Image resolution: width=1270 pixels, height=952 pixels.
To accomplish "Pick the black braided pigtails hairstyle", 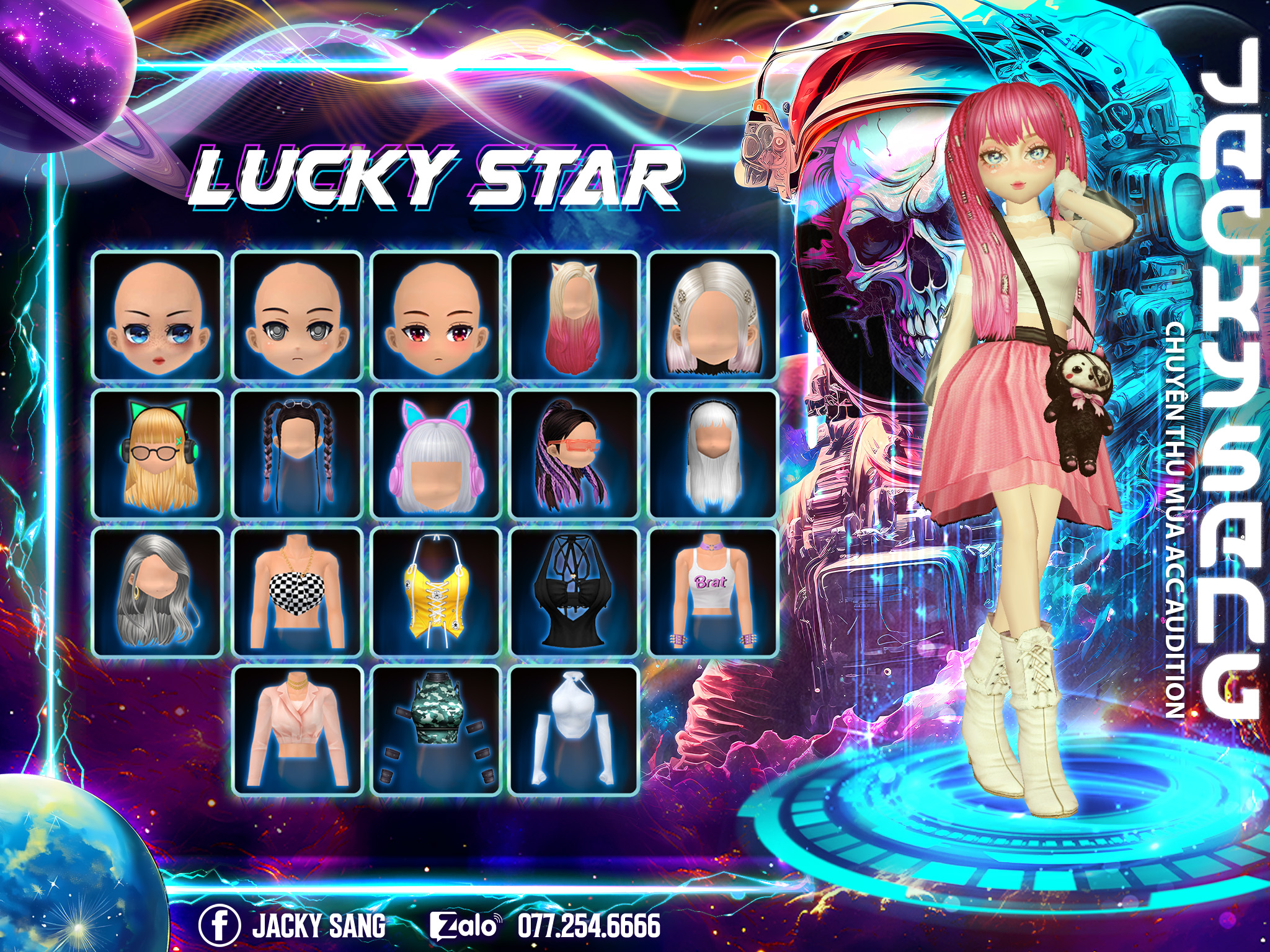I will [297, 454].
